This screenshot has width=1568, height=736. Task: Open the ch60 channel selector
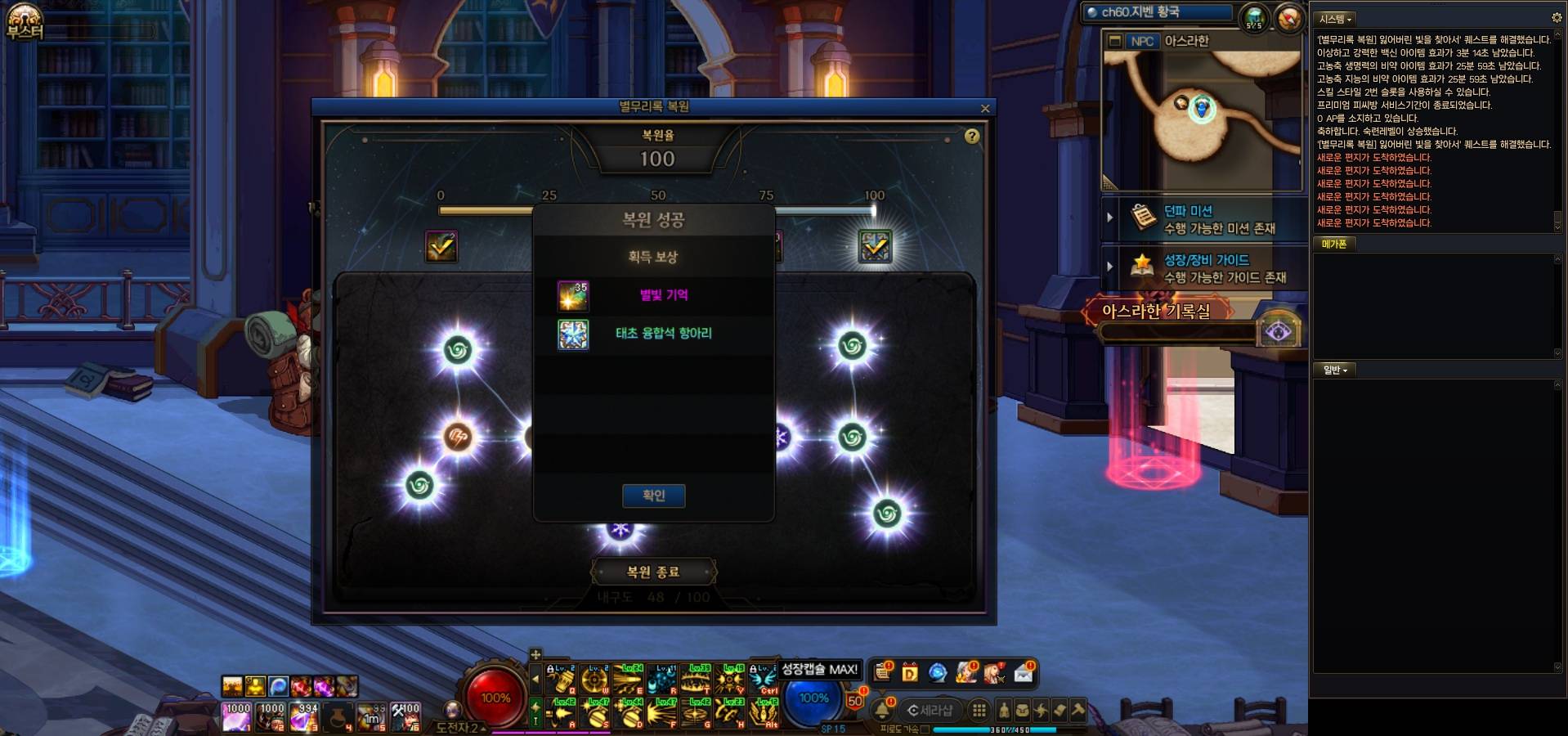[x=1157, y=12]
